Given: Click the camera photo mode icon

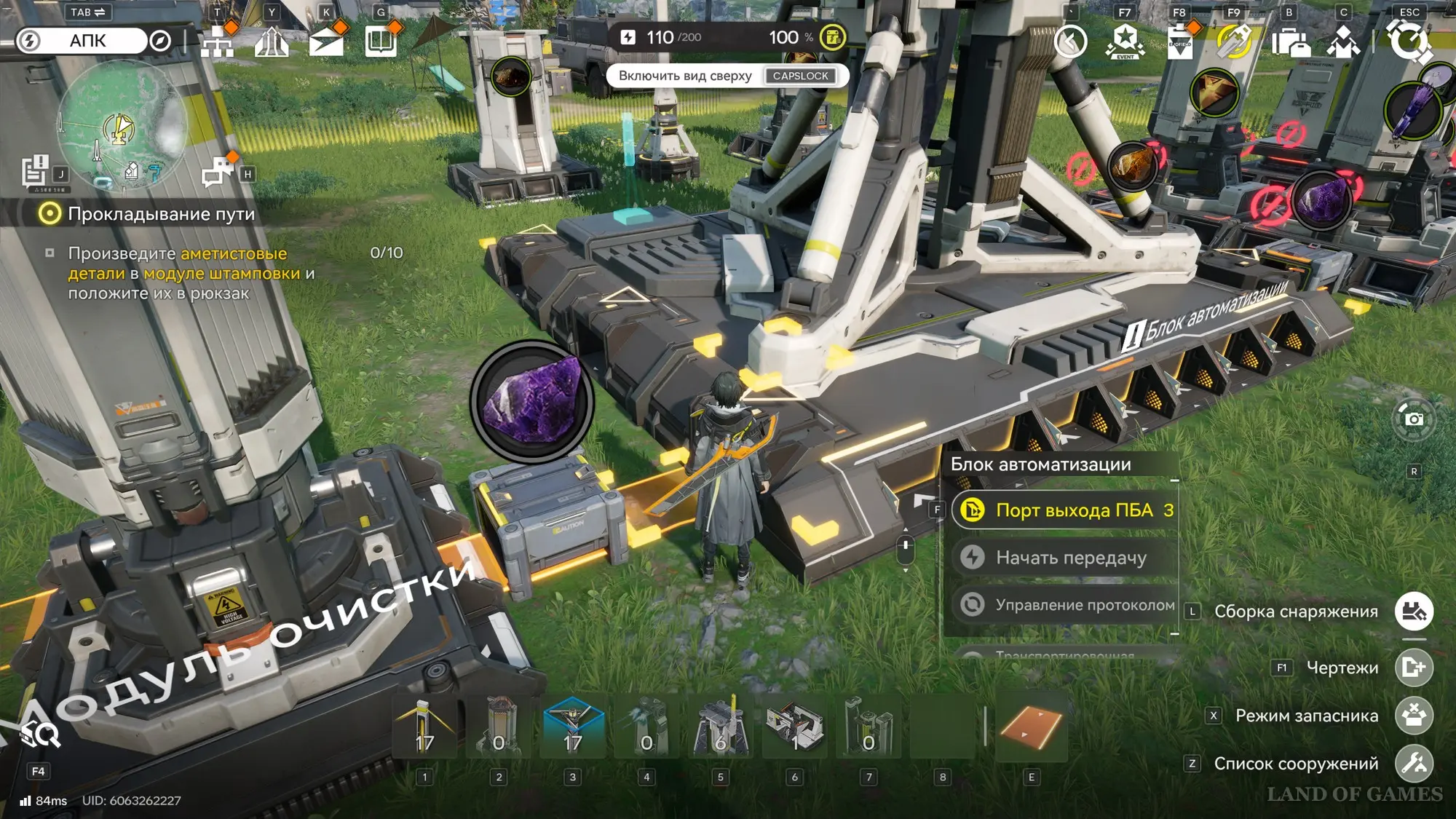Looking at the screenshot, I should [1414, 419].
